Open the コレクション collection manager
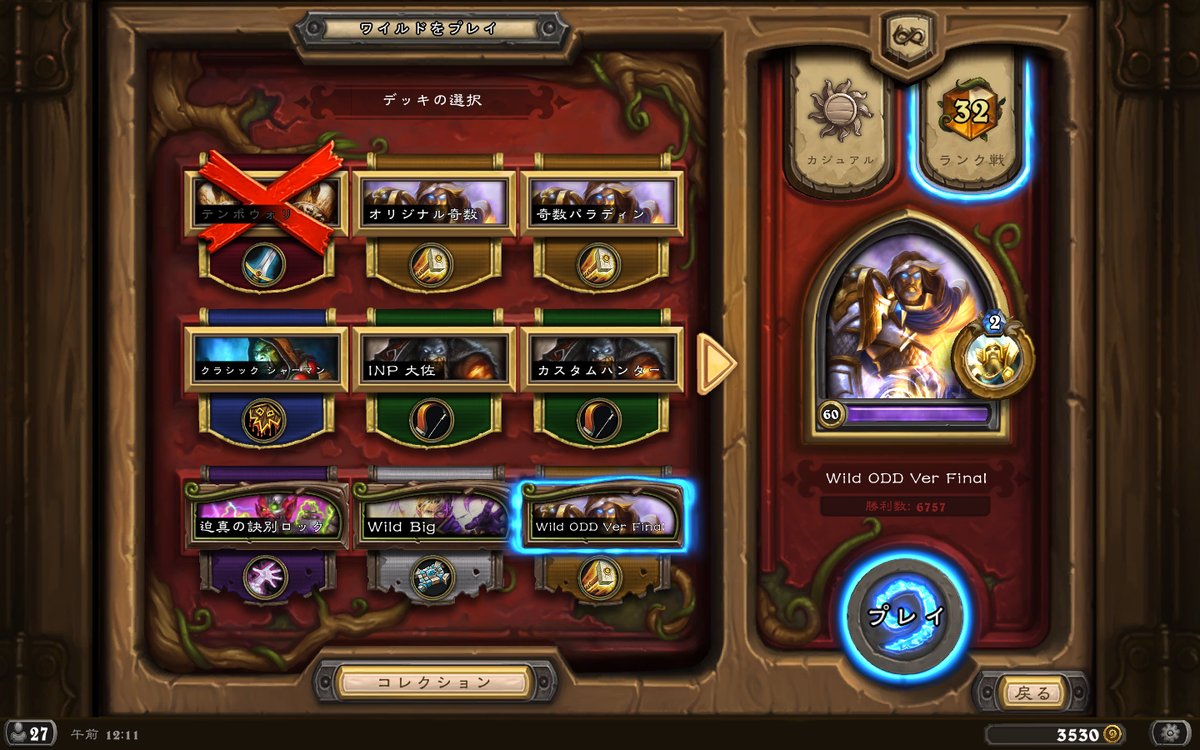Viewport: 1200px width, 750px height. coord(434,682)
